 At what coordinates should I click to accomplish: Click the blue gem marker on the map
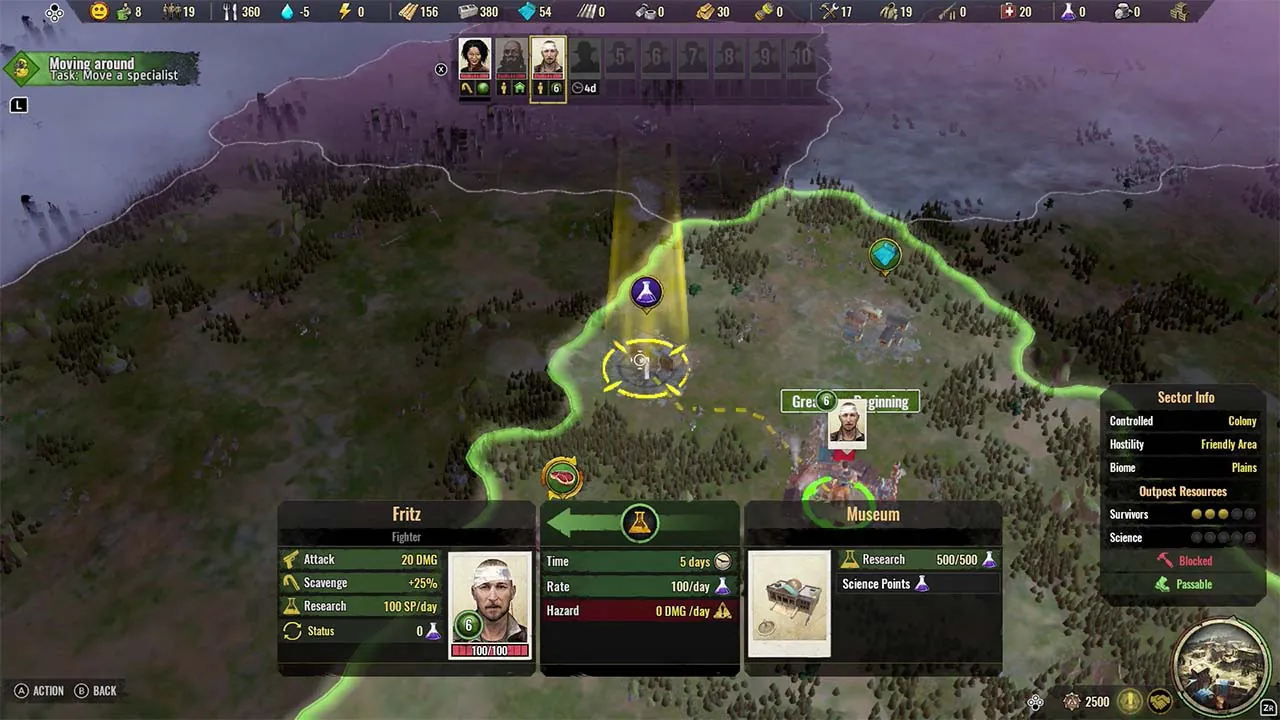point(884,255)
